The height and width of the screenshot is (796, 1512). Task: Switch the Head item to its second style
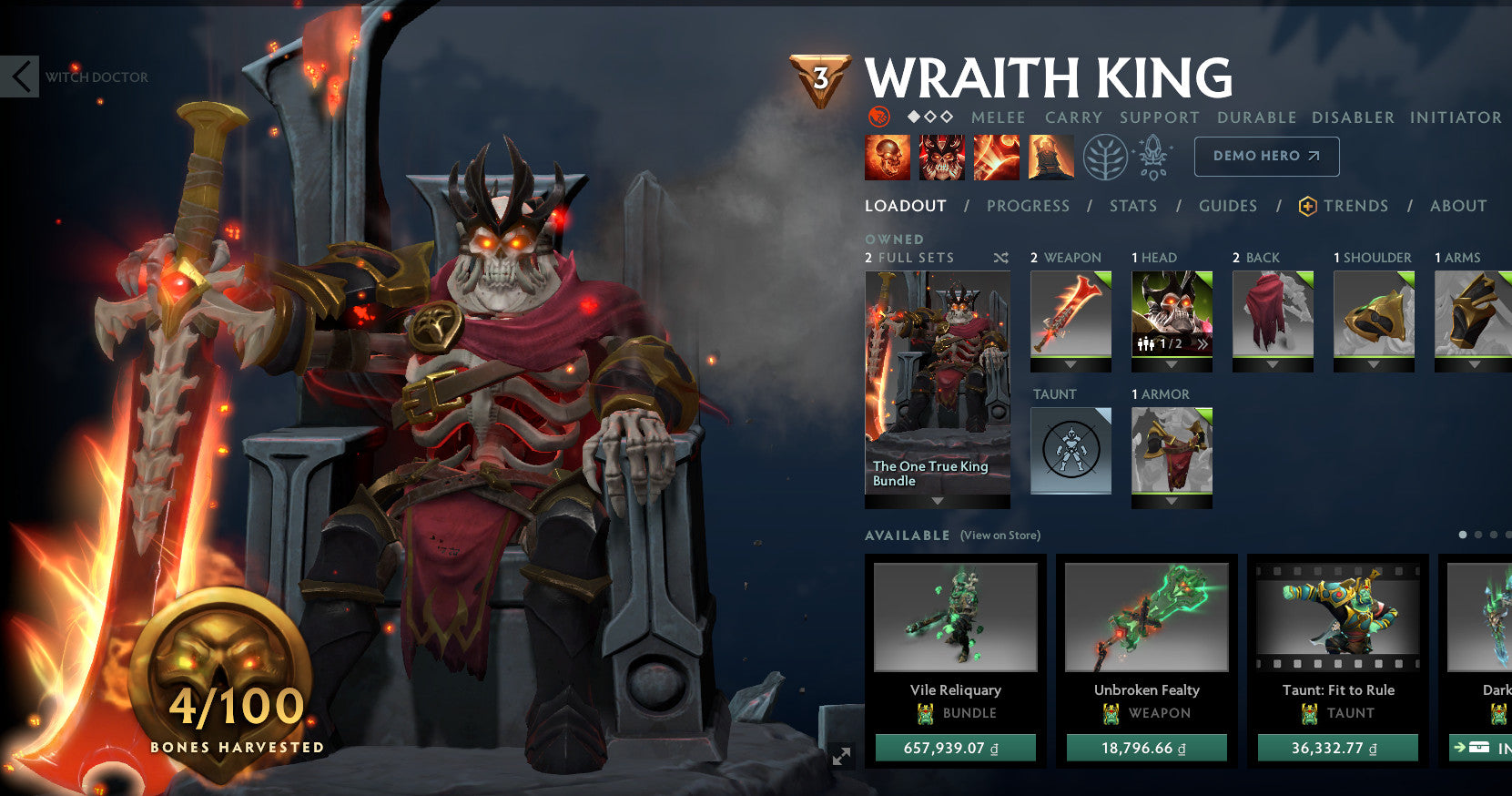1203,342
